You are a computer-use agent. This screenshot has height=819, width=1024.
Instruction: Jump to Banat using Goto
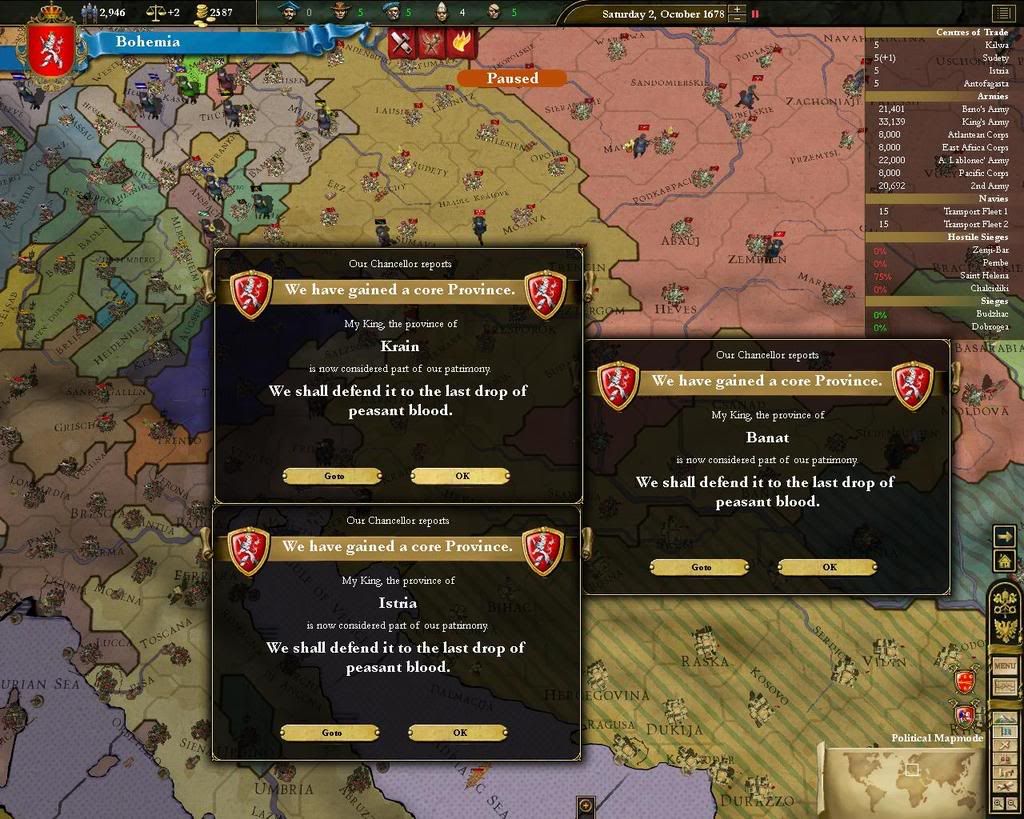pos(700,567)
